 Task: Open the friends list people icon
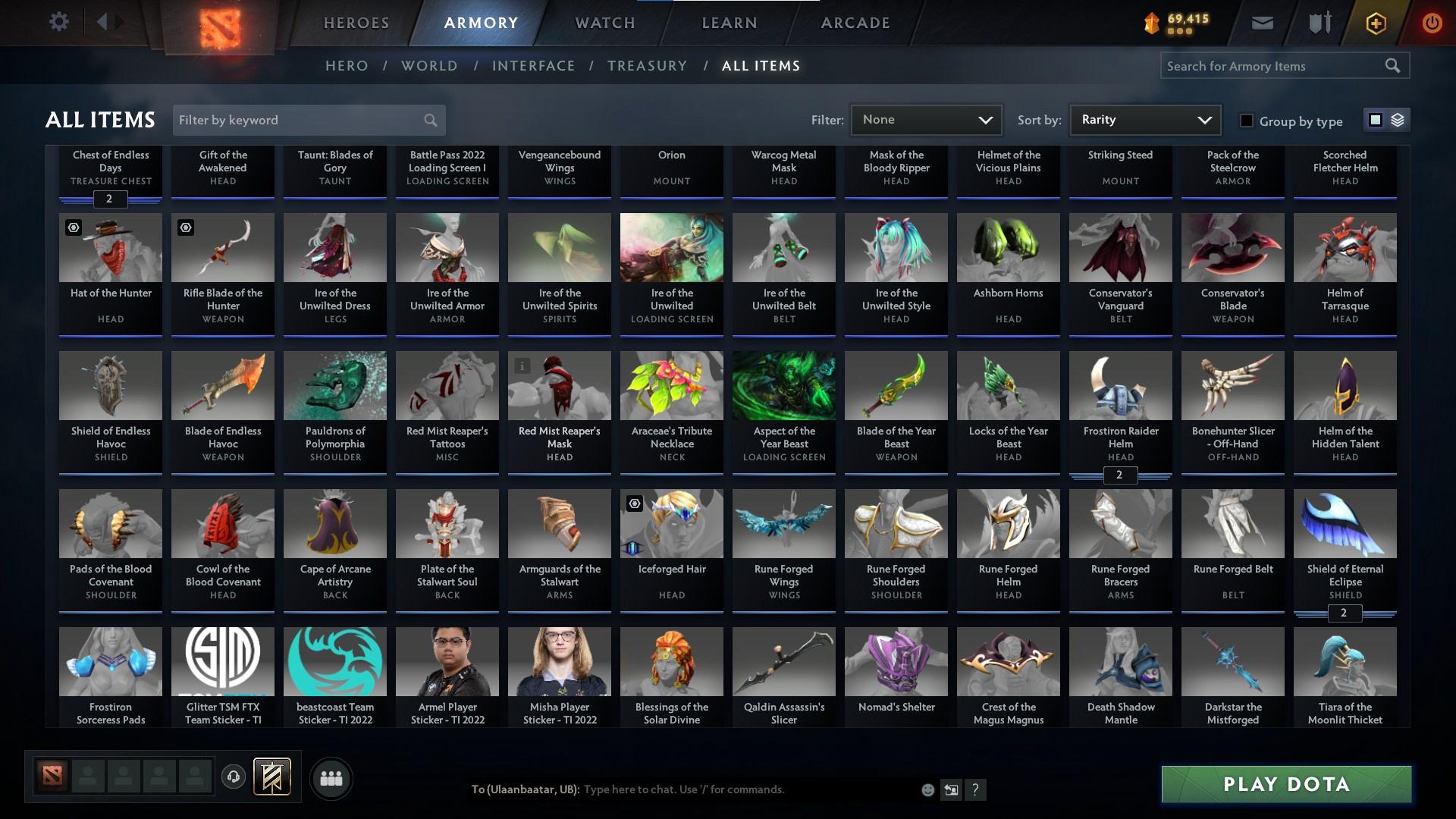tap(331, 778)
